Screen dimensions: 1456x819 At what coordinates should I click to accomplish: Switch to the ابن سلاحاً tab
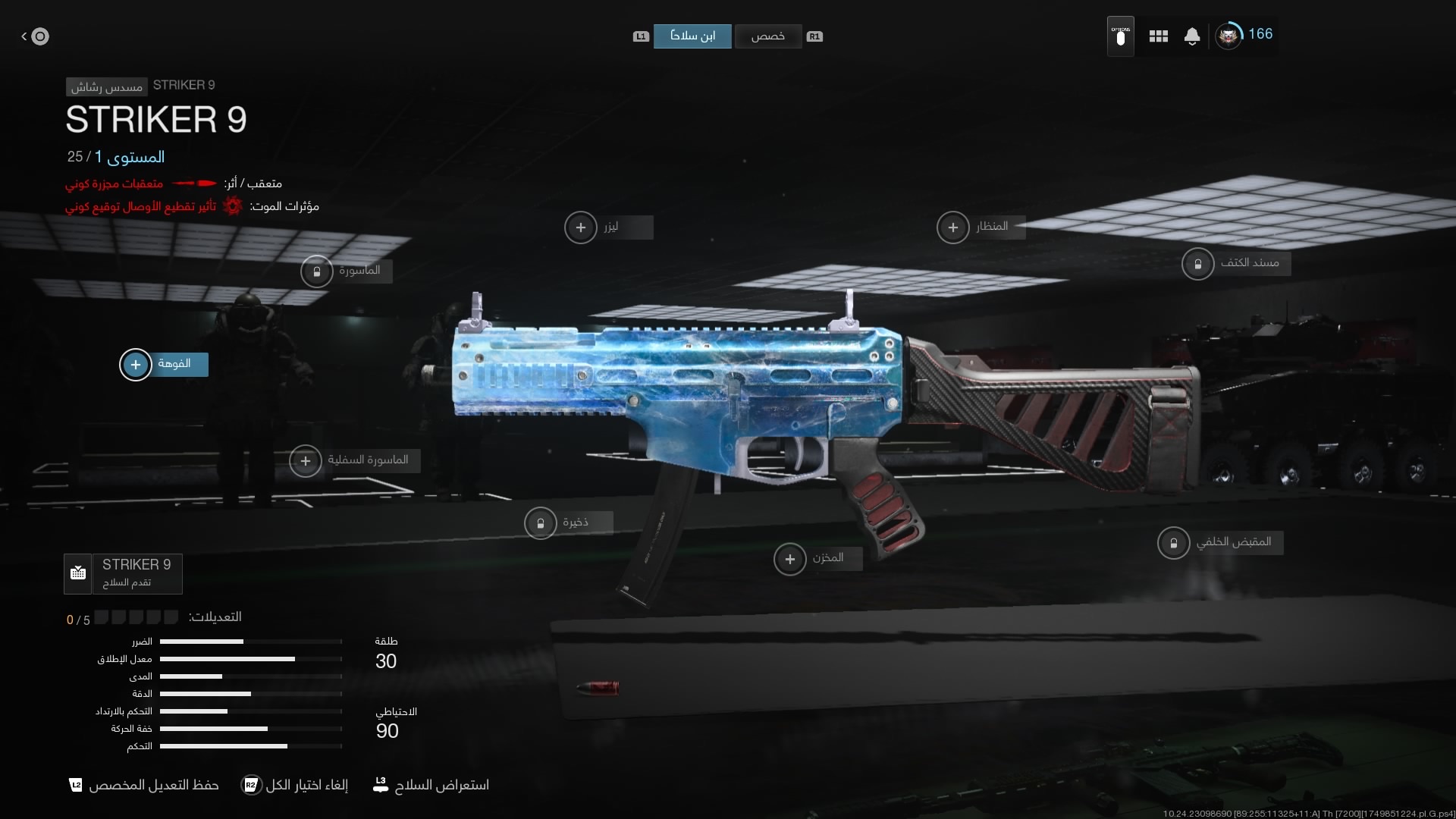692,36
